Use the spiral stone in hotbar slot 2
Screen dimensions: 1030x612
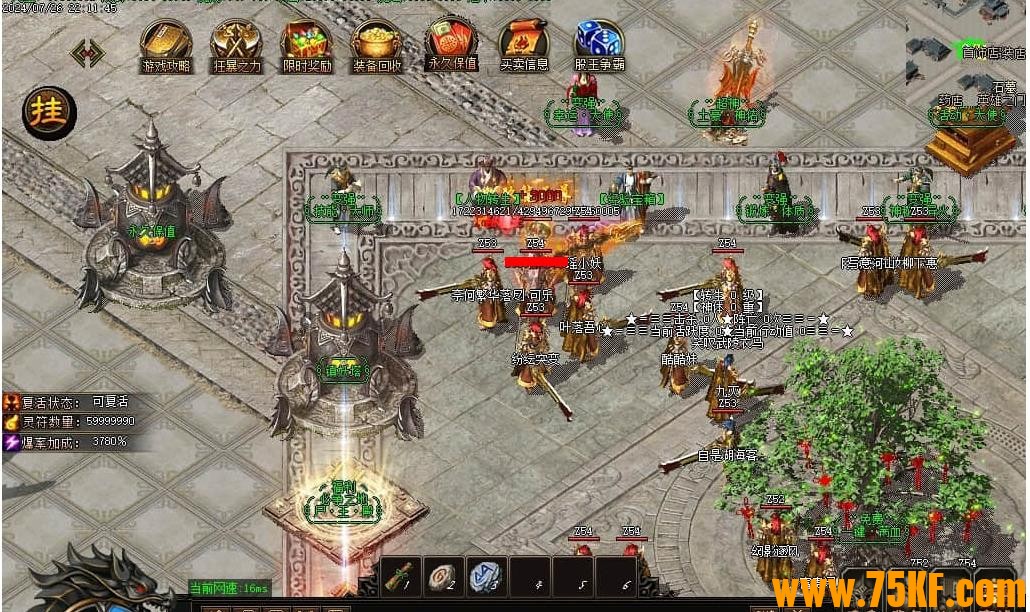443,576
